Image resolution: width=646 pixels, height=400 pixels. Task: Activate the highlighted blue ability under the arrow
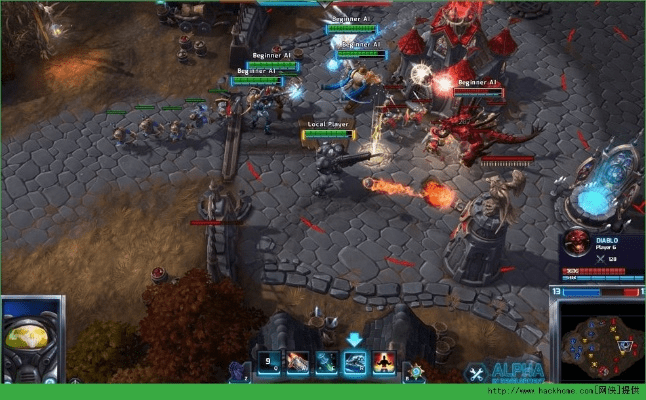(x=355, y=363)
